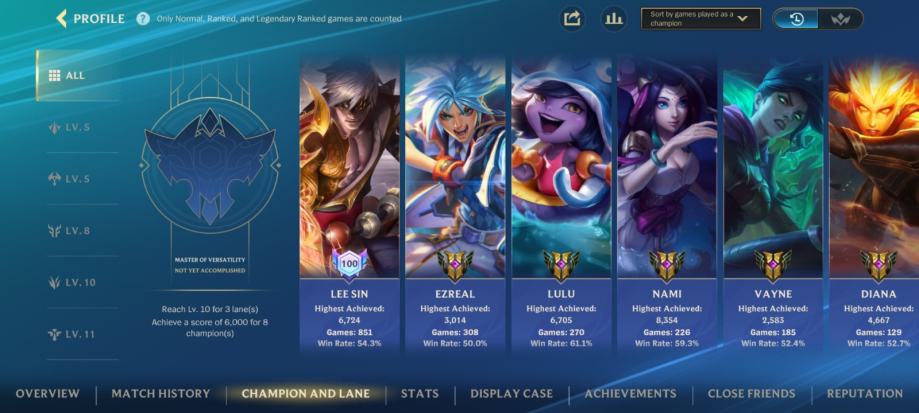Open the Close Friends tab
This screenshot has width=919, height=413.
click(x=751, y=394)
